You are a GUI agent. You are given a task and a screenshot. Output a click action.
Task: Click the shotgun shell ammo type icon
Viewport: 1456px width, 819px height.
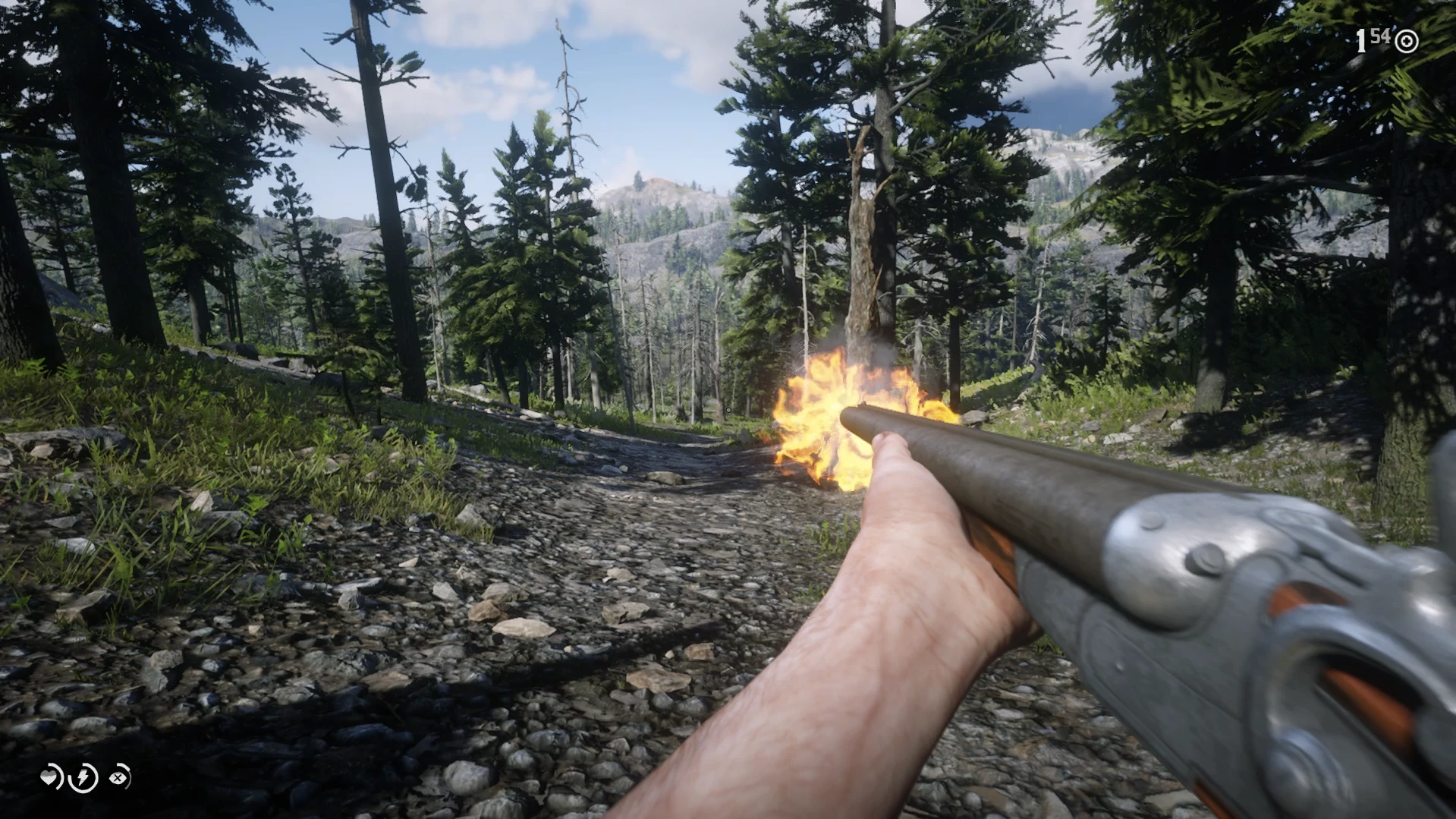1406,41
